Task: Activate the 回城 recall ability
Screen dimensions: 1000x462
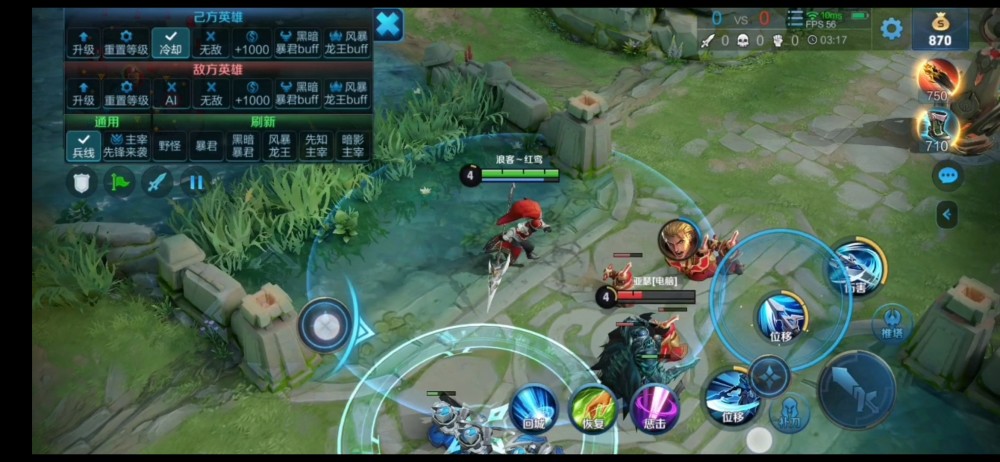Action: tap(535, 408)
